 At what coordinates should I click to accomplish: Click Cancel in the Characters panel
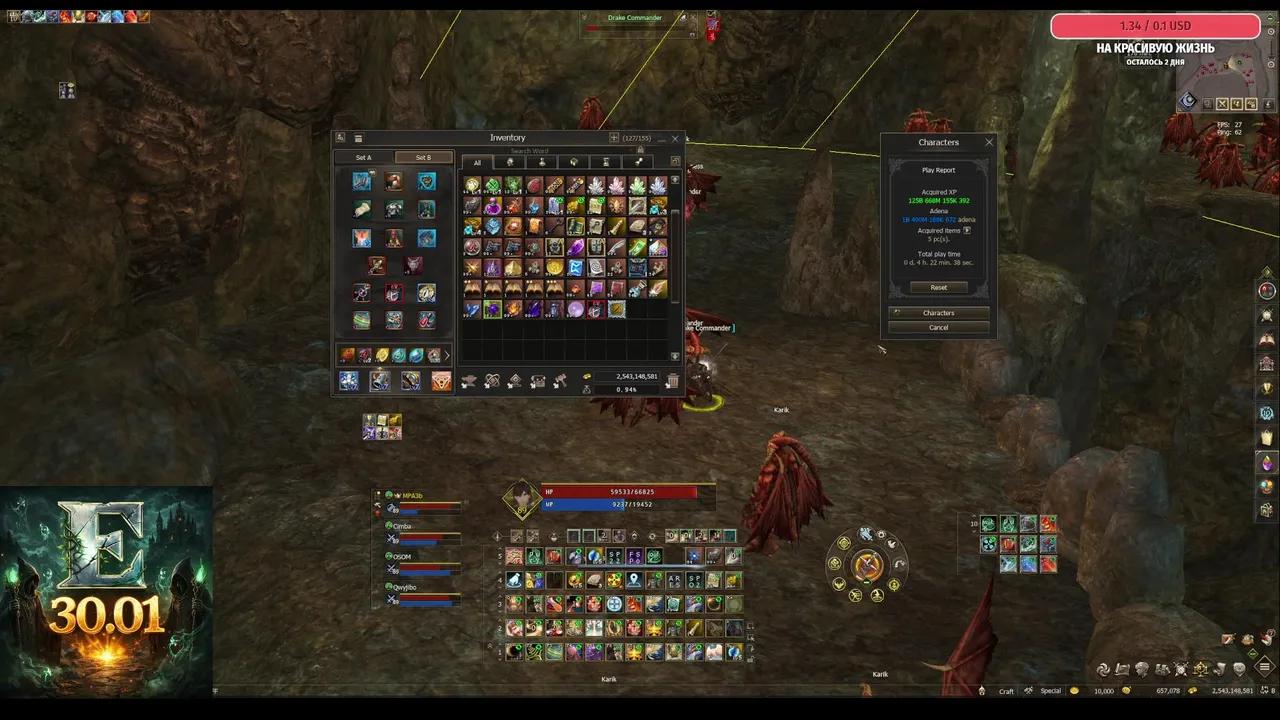(938, 327)
